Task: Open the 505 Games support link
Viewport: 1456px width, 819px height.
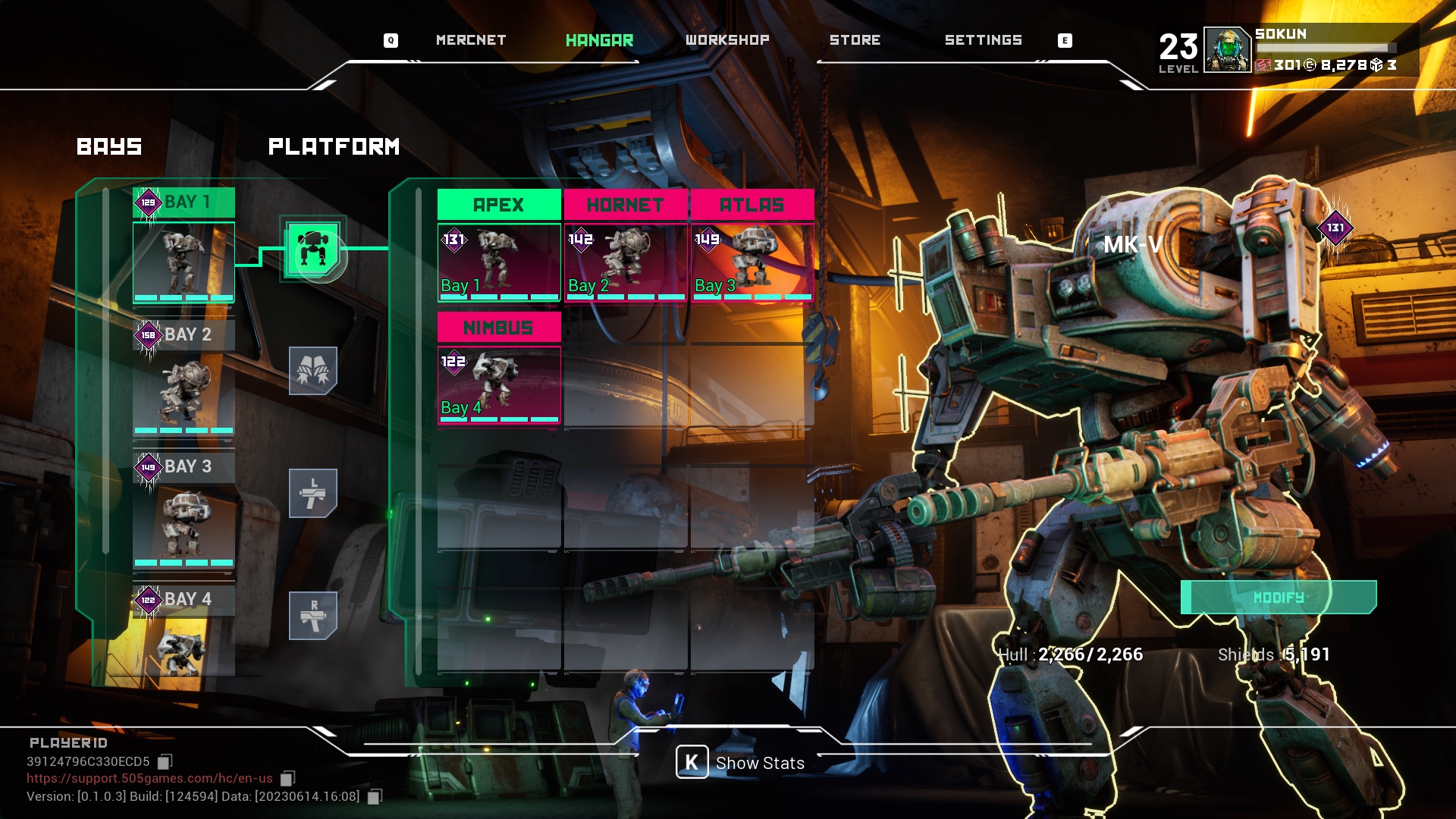Action: (x=149, y=778)
